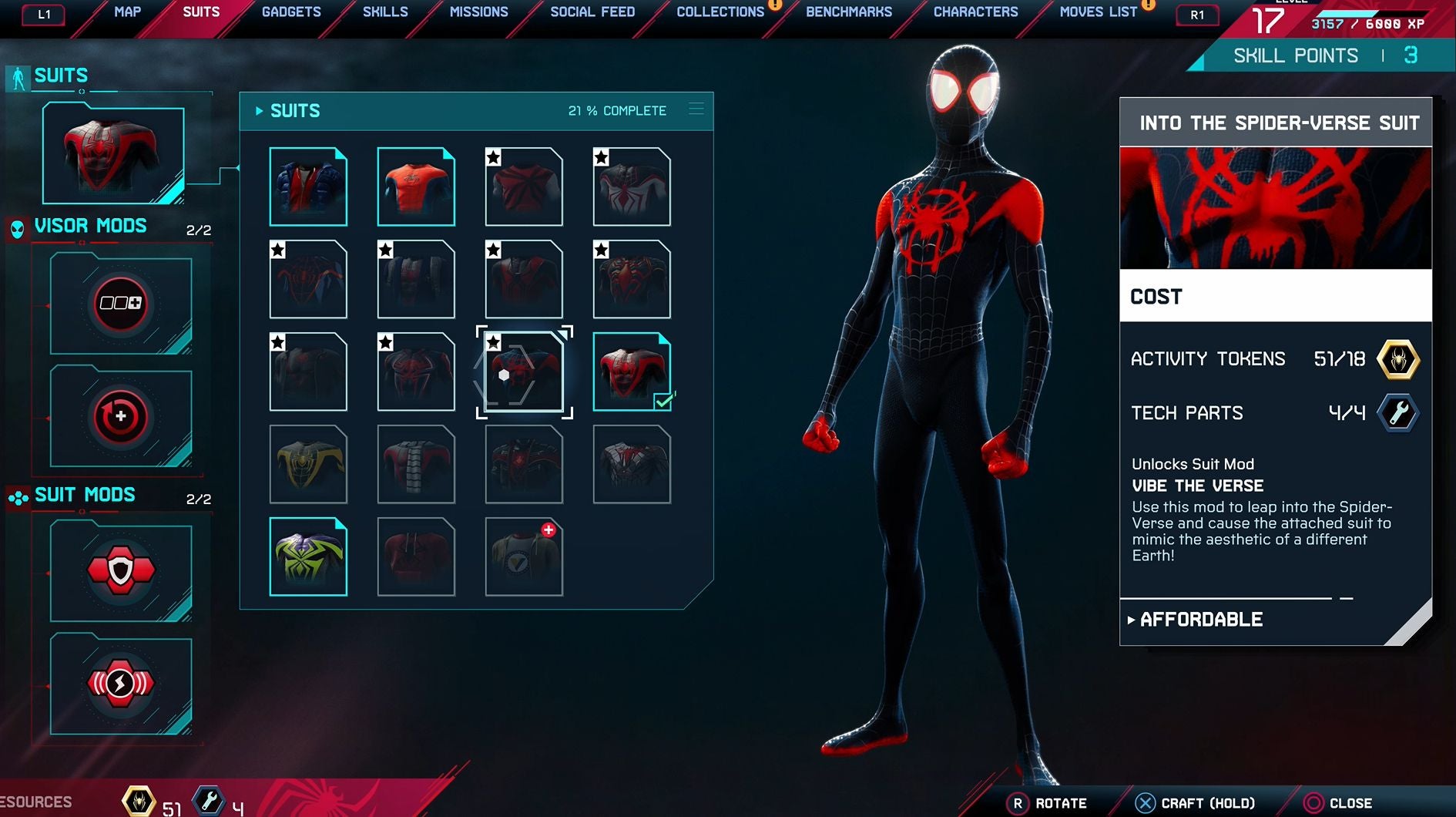Screen dimensions: 1456x817
Task: View the Benchmarks tab
Action: pyautogui.click(x=849, y=12)
